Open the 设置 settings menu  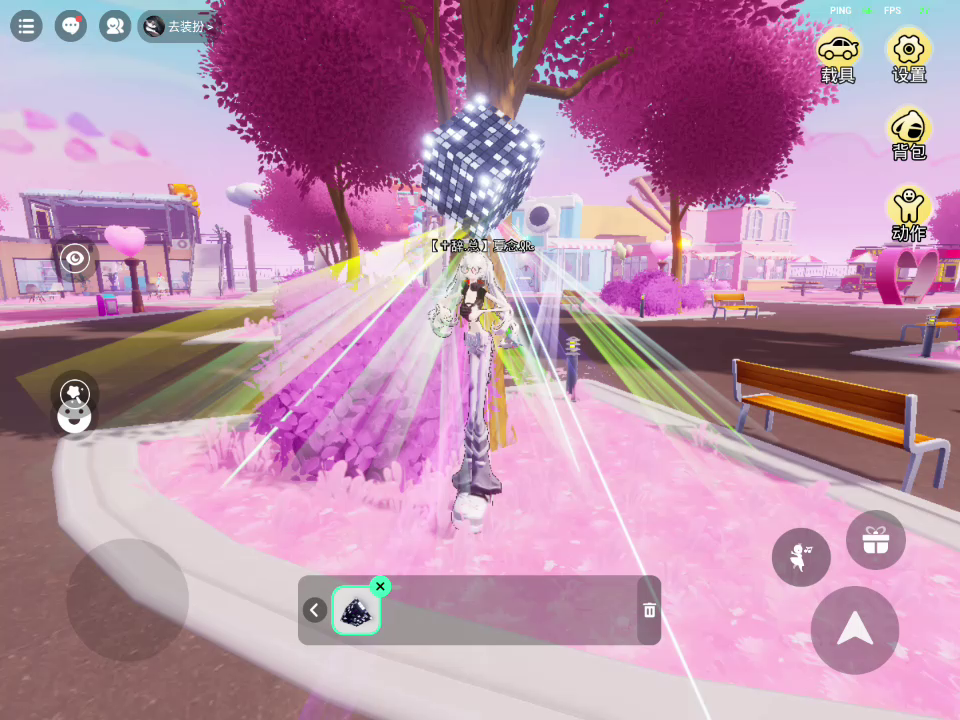click(x=909, y=57)
